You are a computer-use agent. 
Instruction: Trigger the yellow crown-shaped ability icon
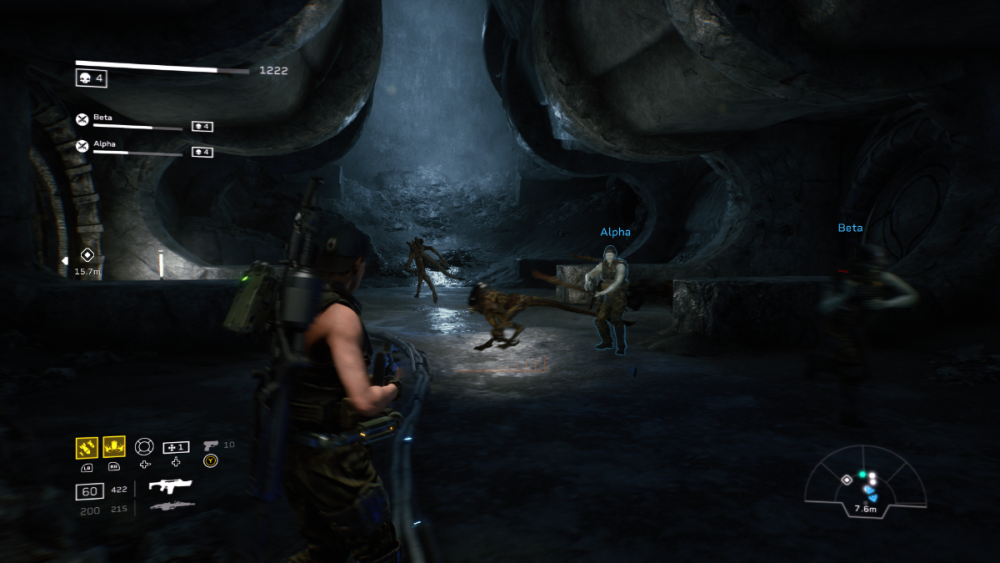(114, 446)
